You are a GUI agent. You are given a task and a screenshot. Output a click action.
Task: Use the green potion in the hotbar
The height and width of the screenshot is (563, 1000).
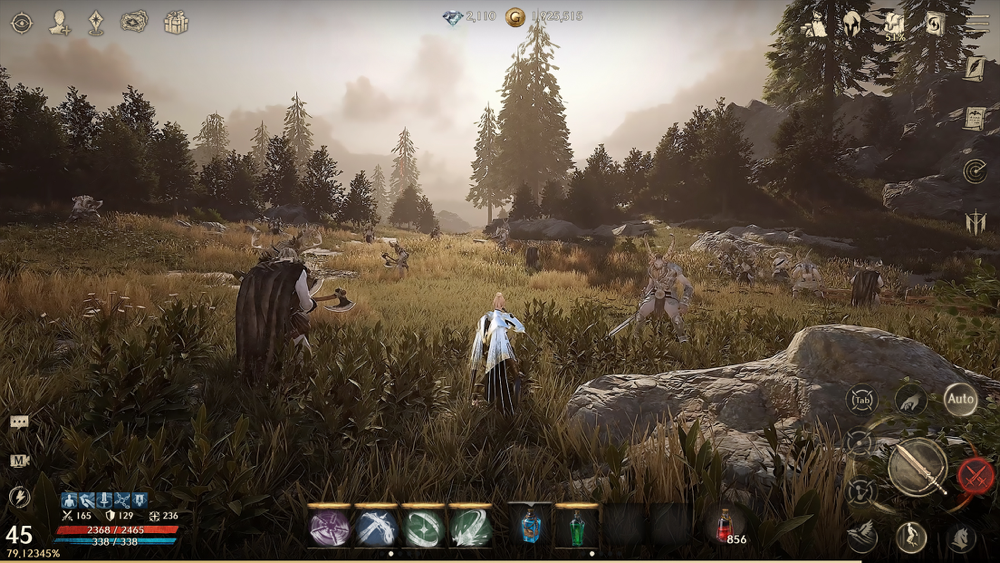pyautogui.click(x=576, y=527)
